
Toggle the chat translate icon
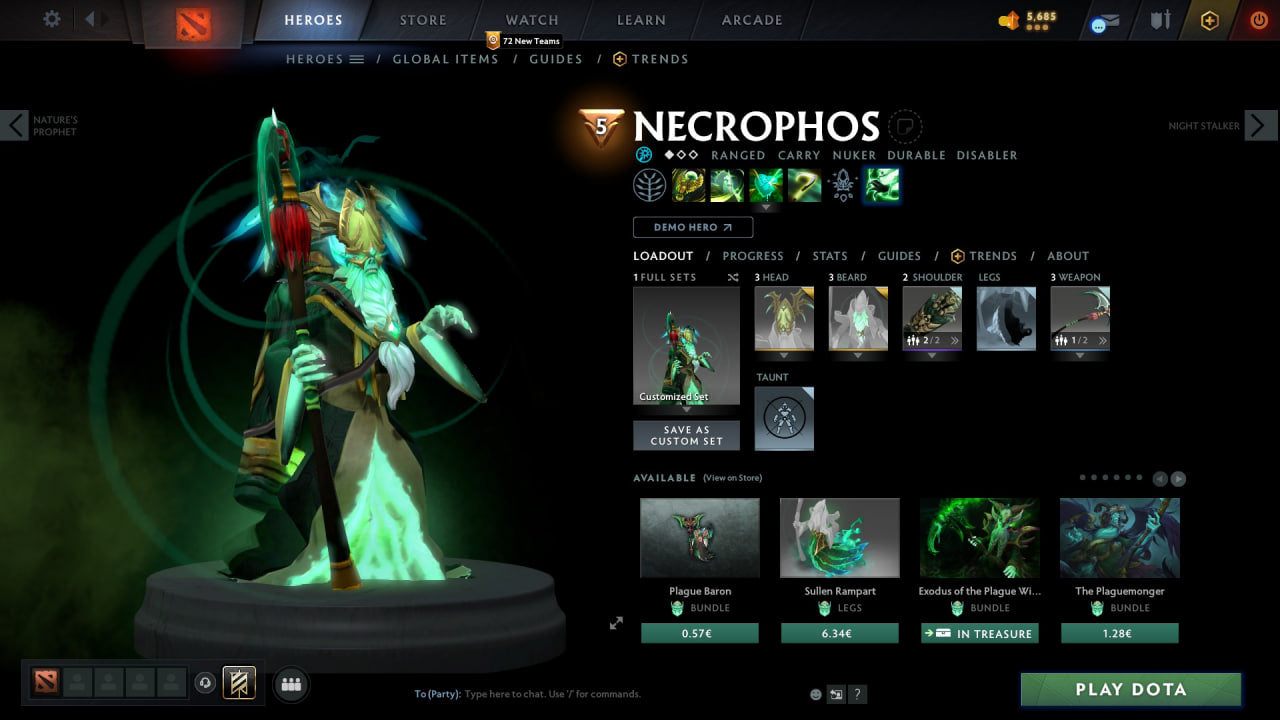(836, 694)
